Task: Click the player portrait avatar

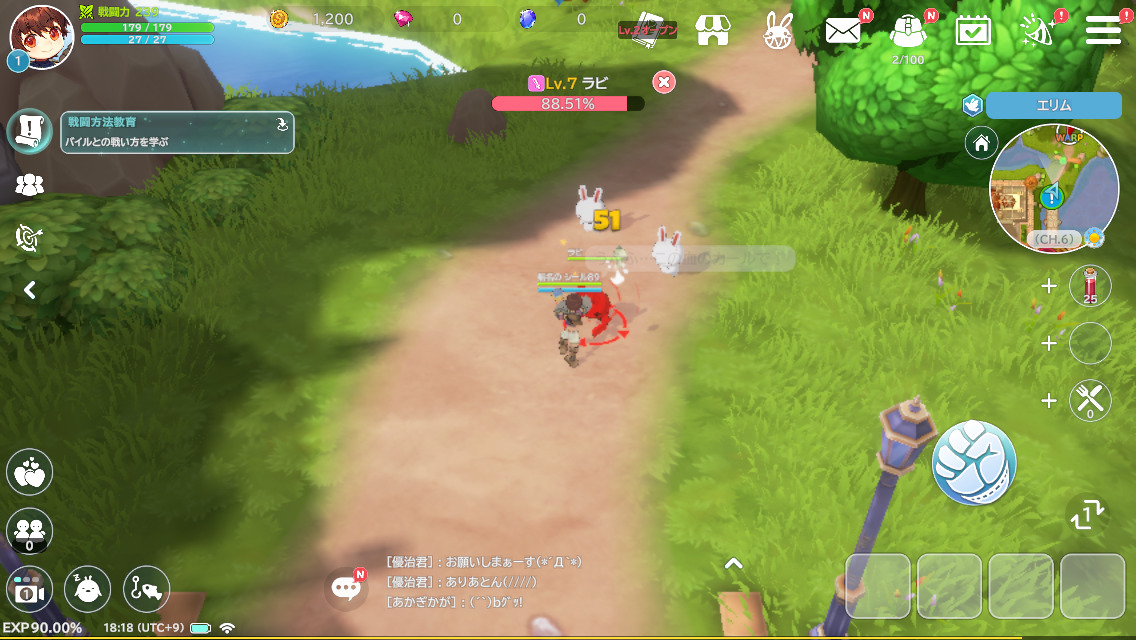Action: 41,32
